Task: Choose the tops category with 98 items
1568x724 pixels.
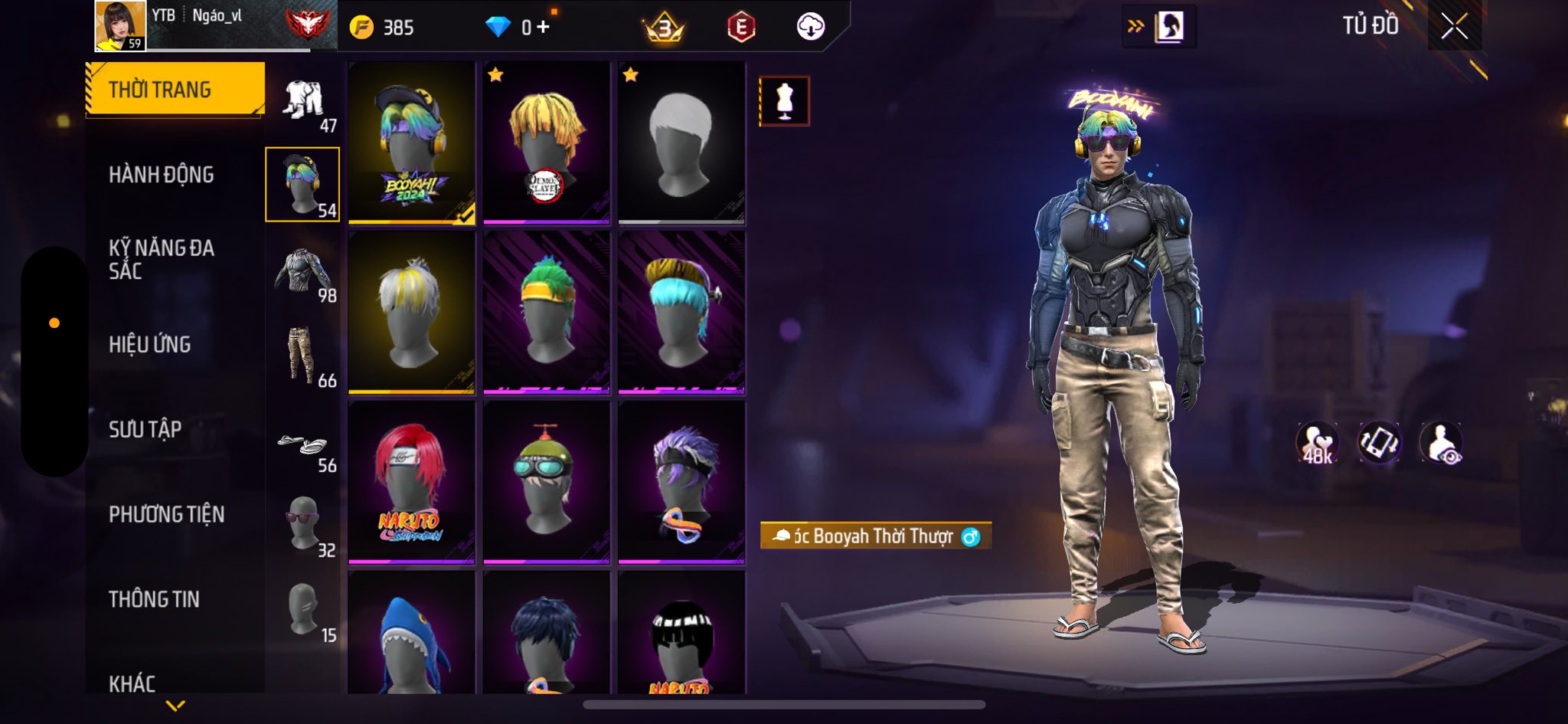Action: [304, 272]
